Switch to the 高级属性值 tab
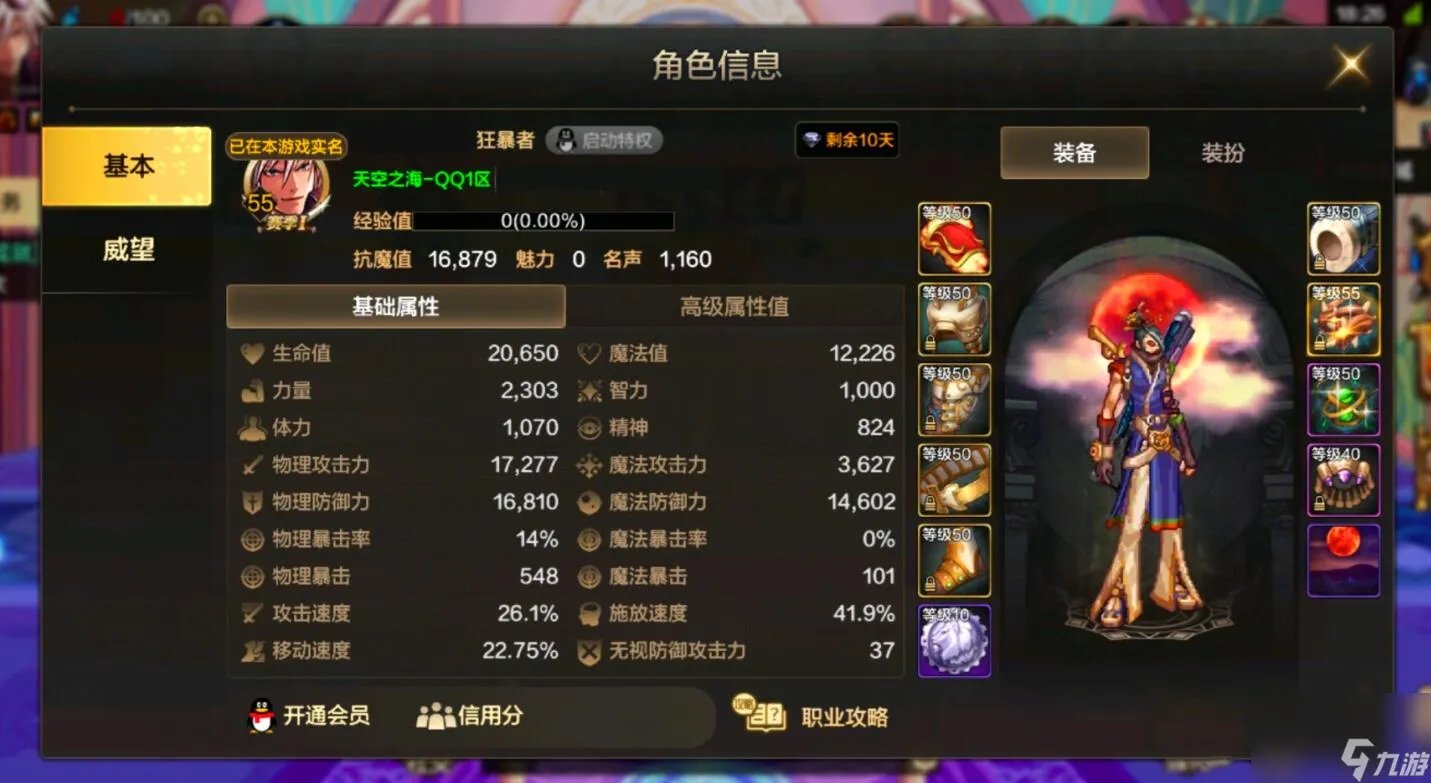The width and height of the screenshot is (1431, 783). click(736, 307)
